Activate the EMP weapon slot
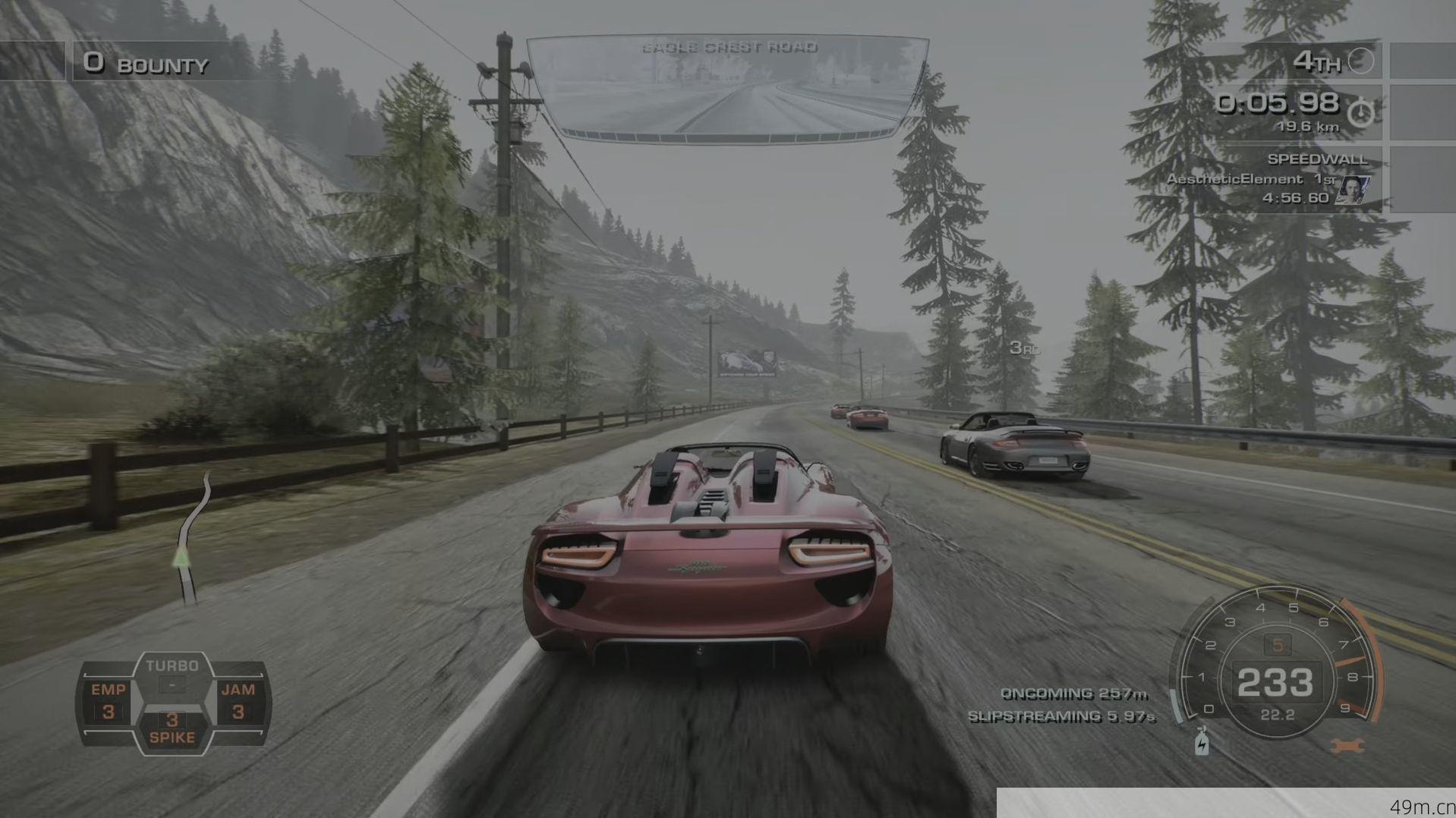1456x818 pixels. pos(109,701)
